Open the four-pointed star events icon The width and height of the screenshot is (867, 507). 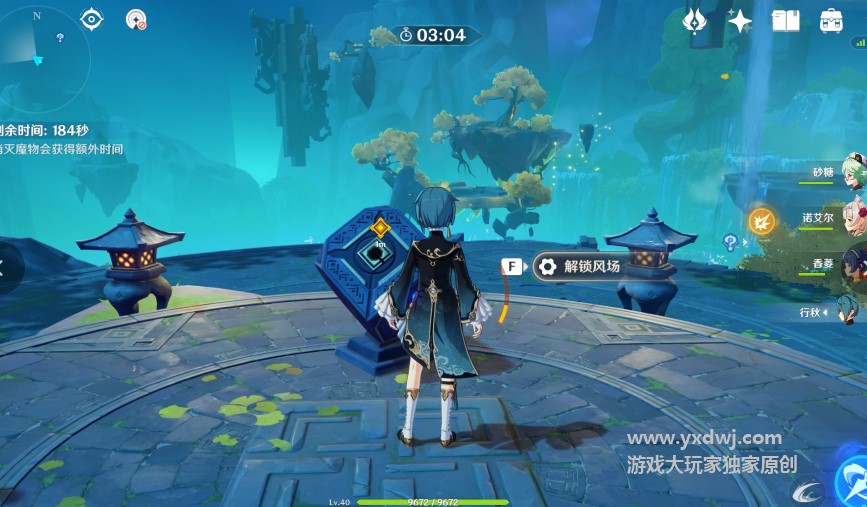click(x=740, y=21)
